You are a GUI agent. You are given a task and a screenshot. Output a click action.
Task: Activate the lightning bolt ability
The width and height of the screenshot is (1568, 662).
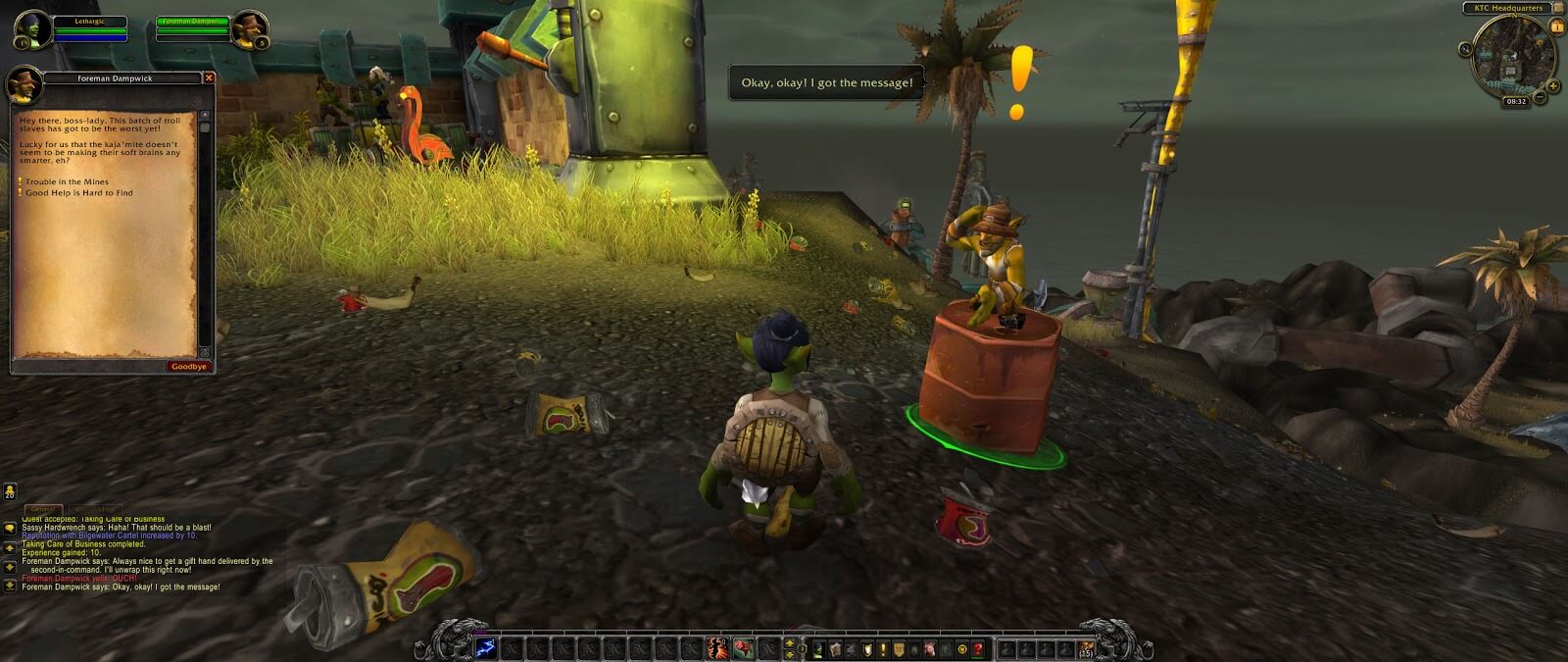coord(487,648)
